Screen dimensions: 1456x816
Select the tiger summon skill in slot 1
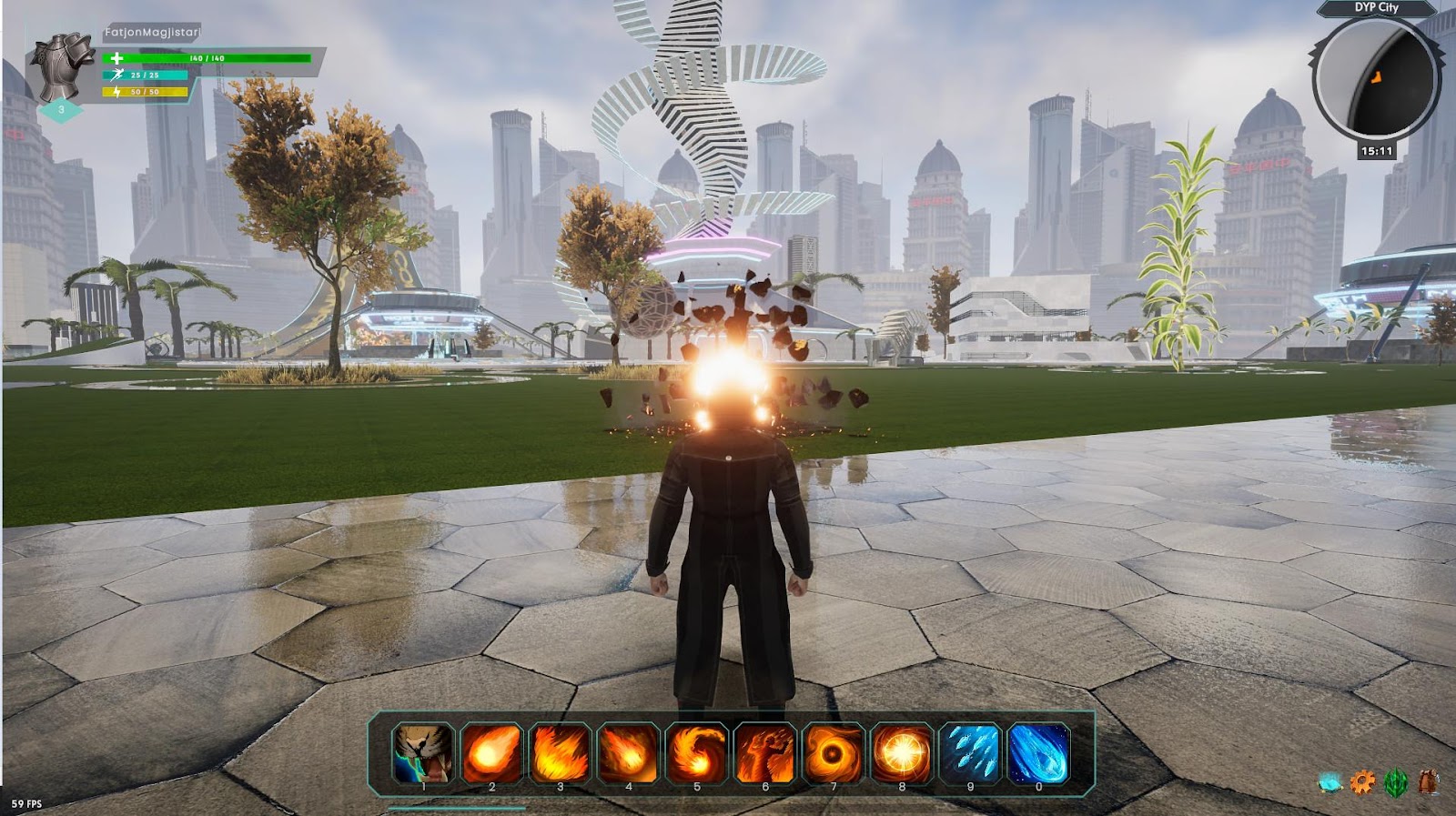click(422, 752)
